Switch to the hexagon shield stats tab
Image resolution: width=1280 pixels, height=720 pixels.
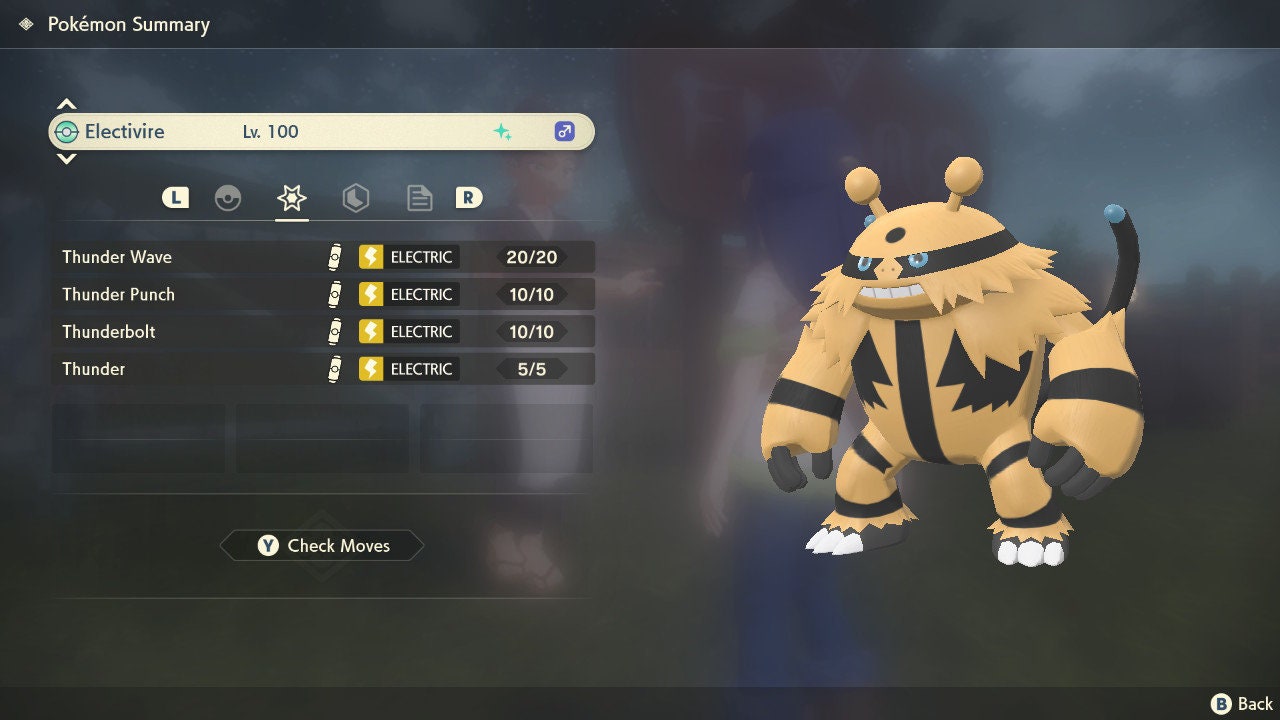coord(355,198)
